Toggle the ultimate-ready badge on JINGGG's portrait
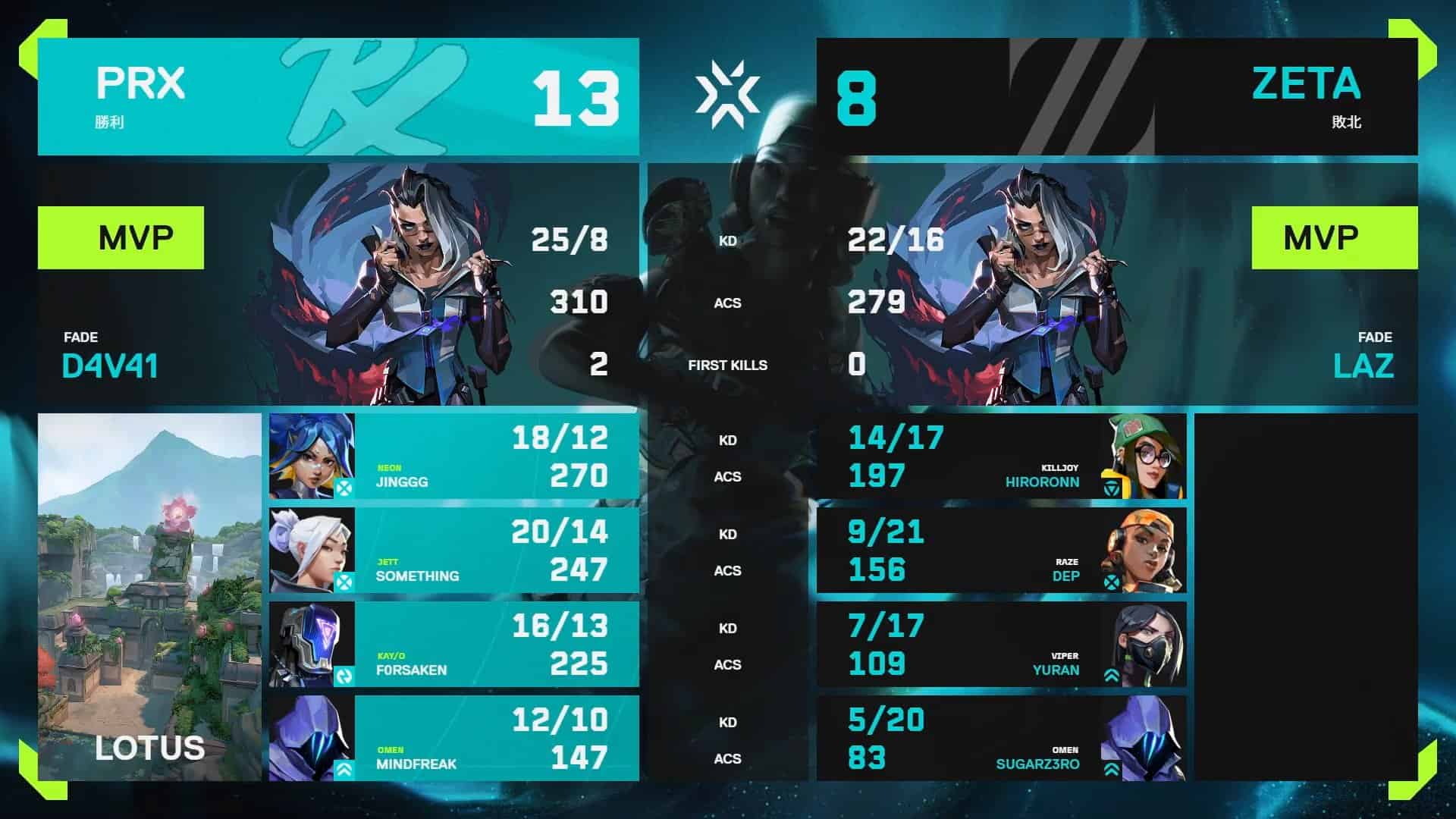The height and width of the screenshot is (819, 1456). pos(346,489)
